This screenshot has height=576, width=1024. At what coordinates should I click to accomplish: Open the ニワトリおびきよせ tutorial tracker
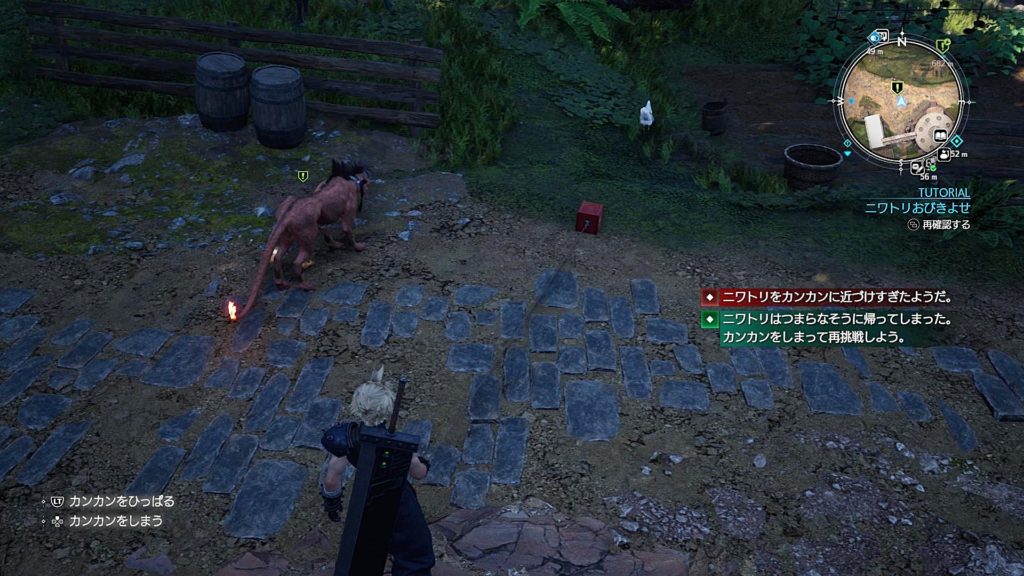tap(918, 209)
